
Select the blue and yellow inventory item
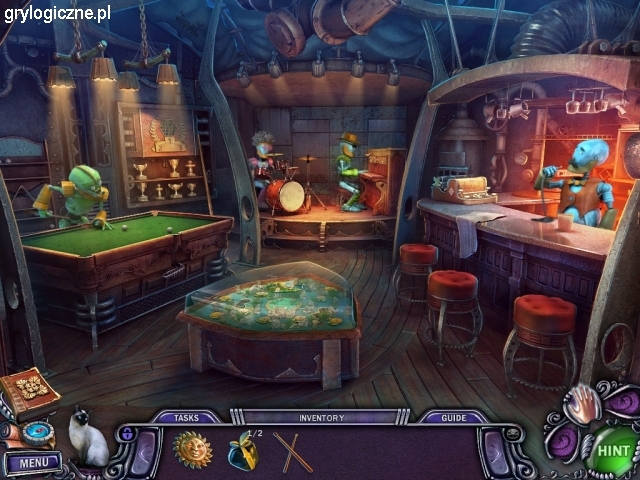coord(242,452)
